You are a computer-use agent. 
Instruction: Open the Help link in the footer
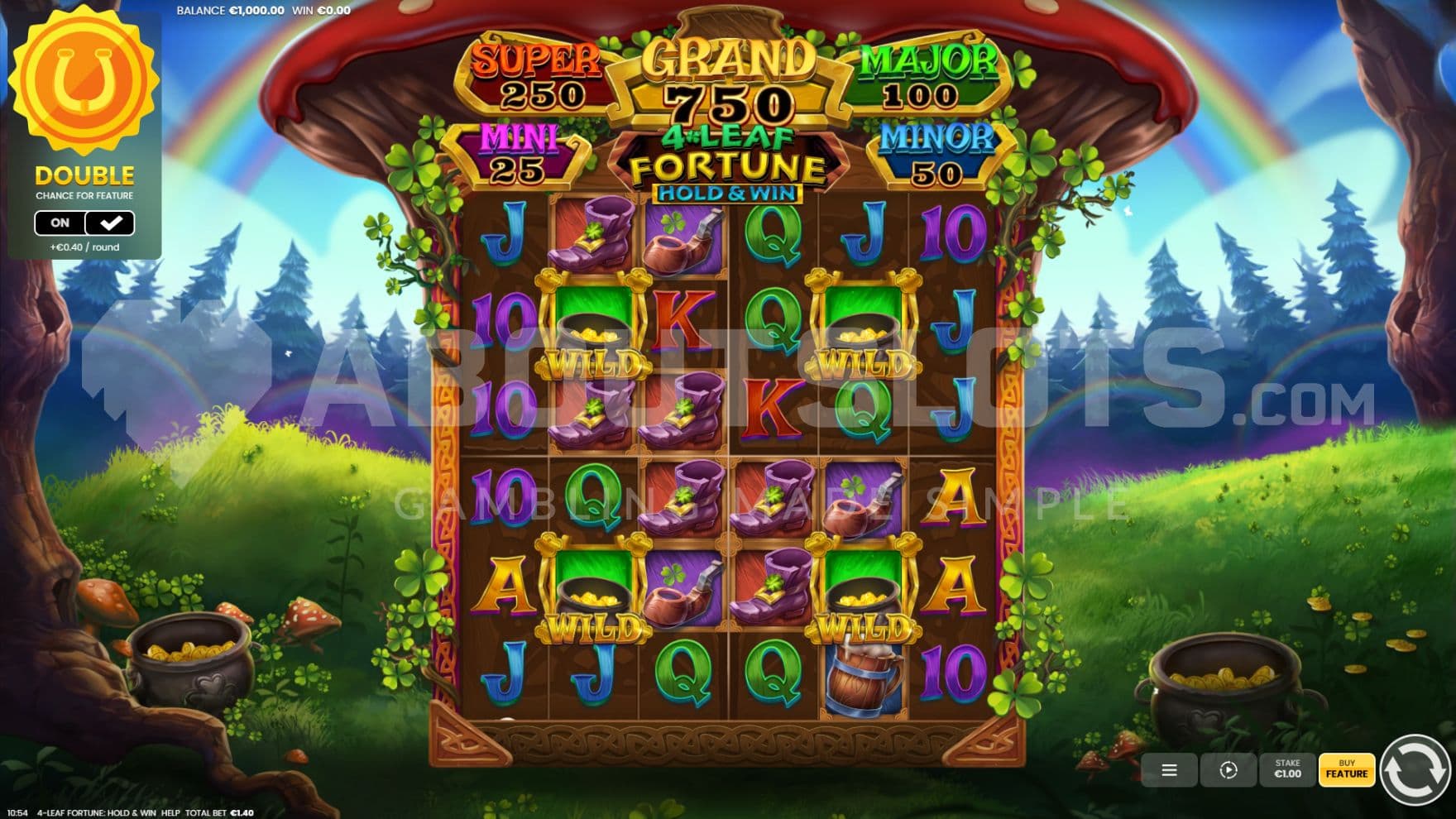(170, 813)
